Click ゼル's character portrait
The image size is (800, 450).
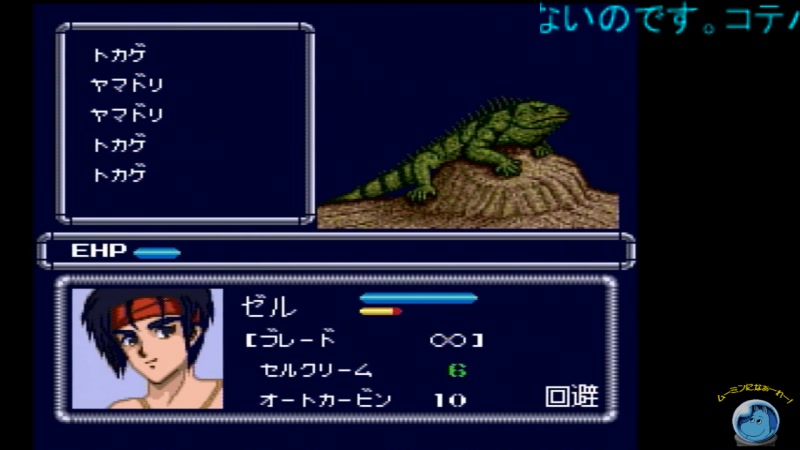(148, 349)
